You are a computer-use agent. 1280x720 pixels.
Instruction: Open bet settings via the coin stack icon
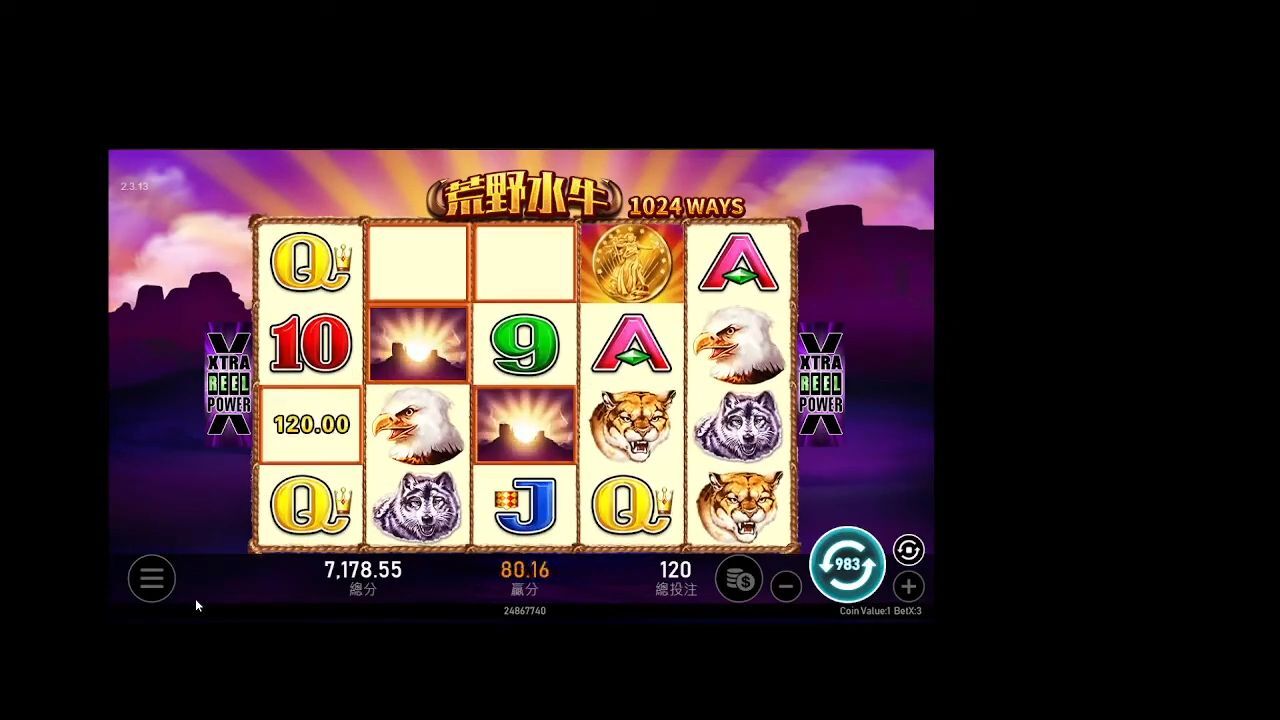[739, 579]
